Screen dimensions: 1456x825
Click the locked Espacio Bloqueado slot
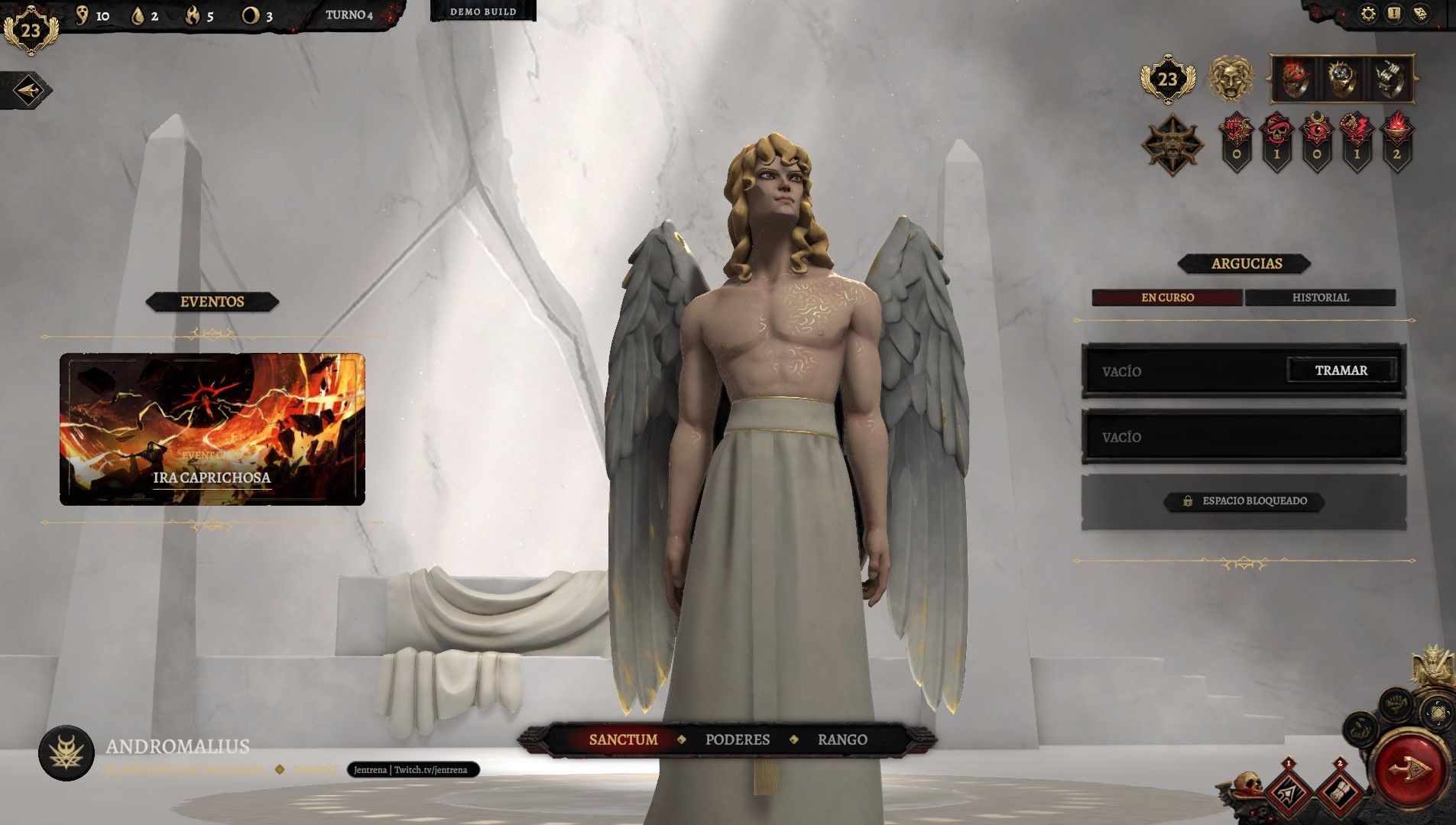[1244, 501]
